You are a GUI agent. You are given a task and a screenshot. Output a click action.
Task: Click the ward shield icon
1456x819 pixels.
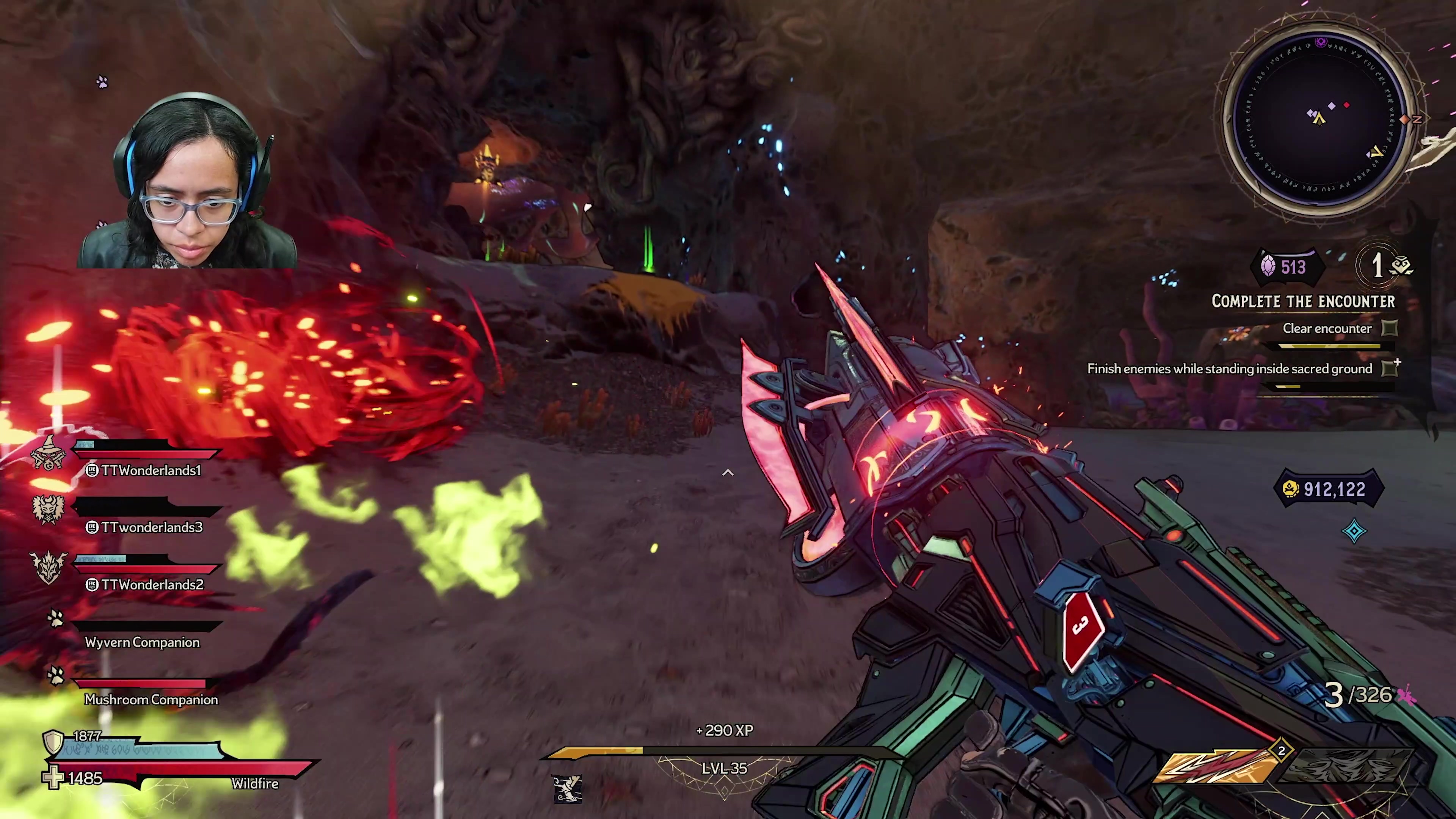(x=53, y=741)
